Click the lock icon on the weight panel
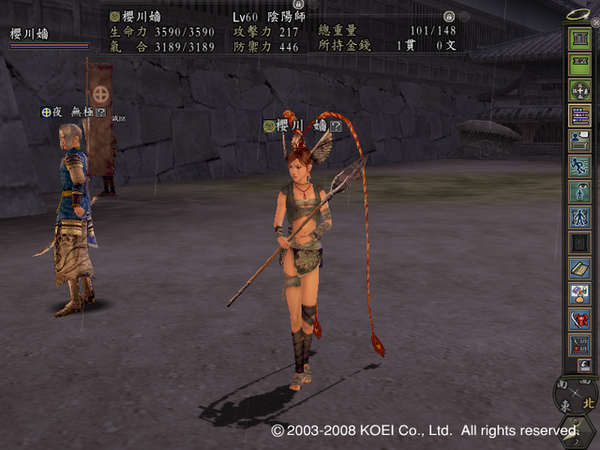 (450, 17)
